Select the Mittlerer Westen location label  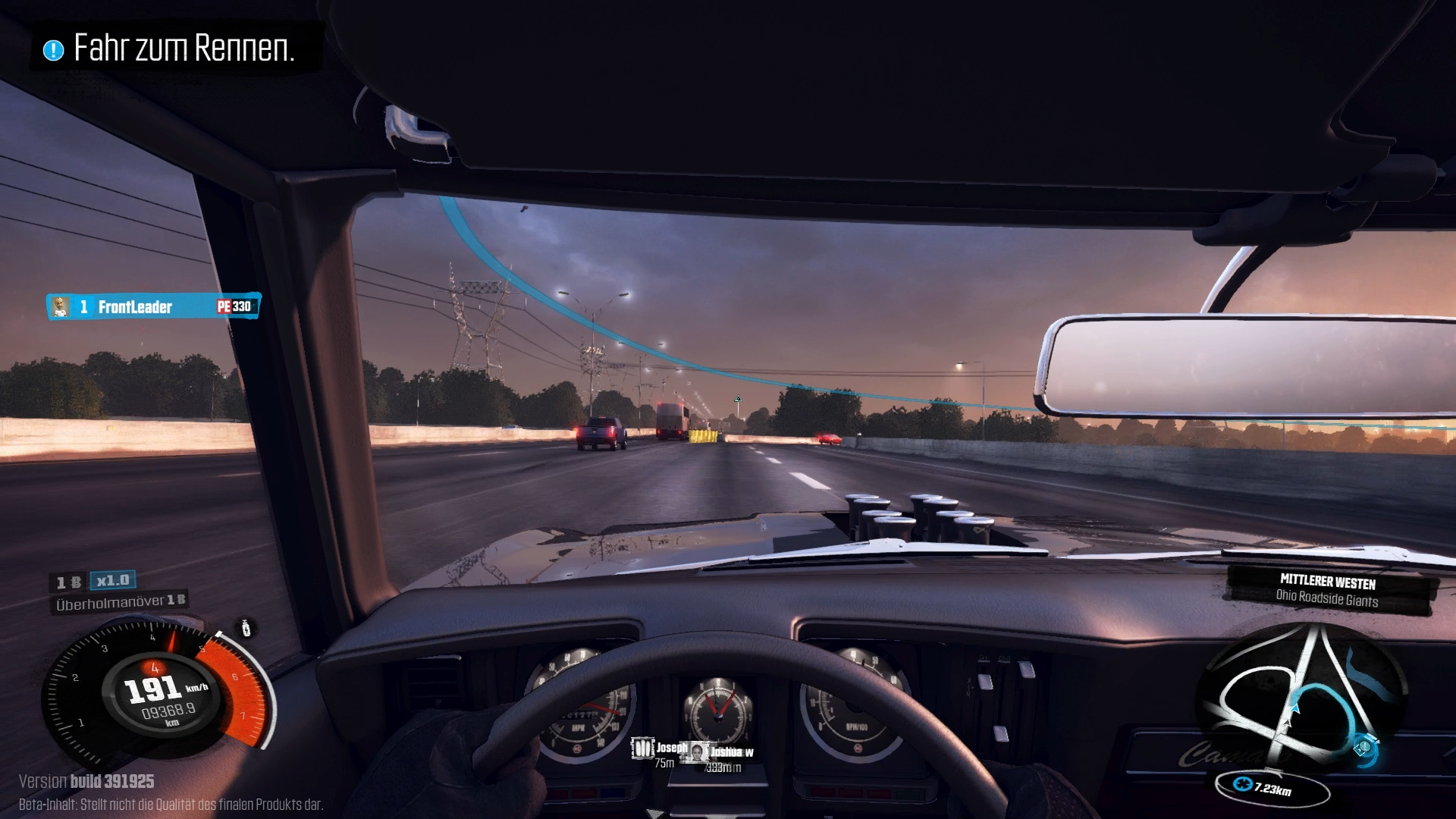point(1327,590)
